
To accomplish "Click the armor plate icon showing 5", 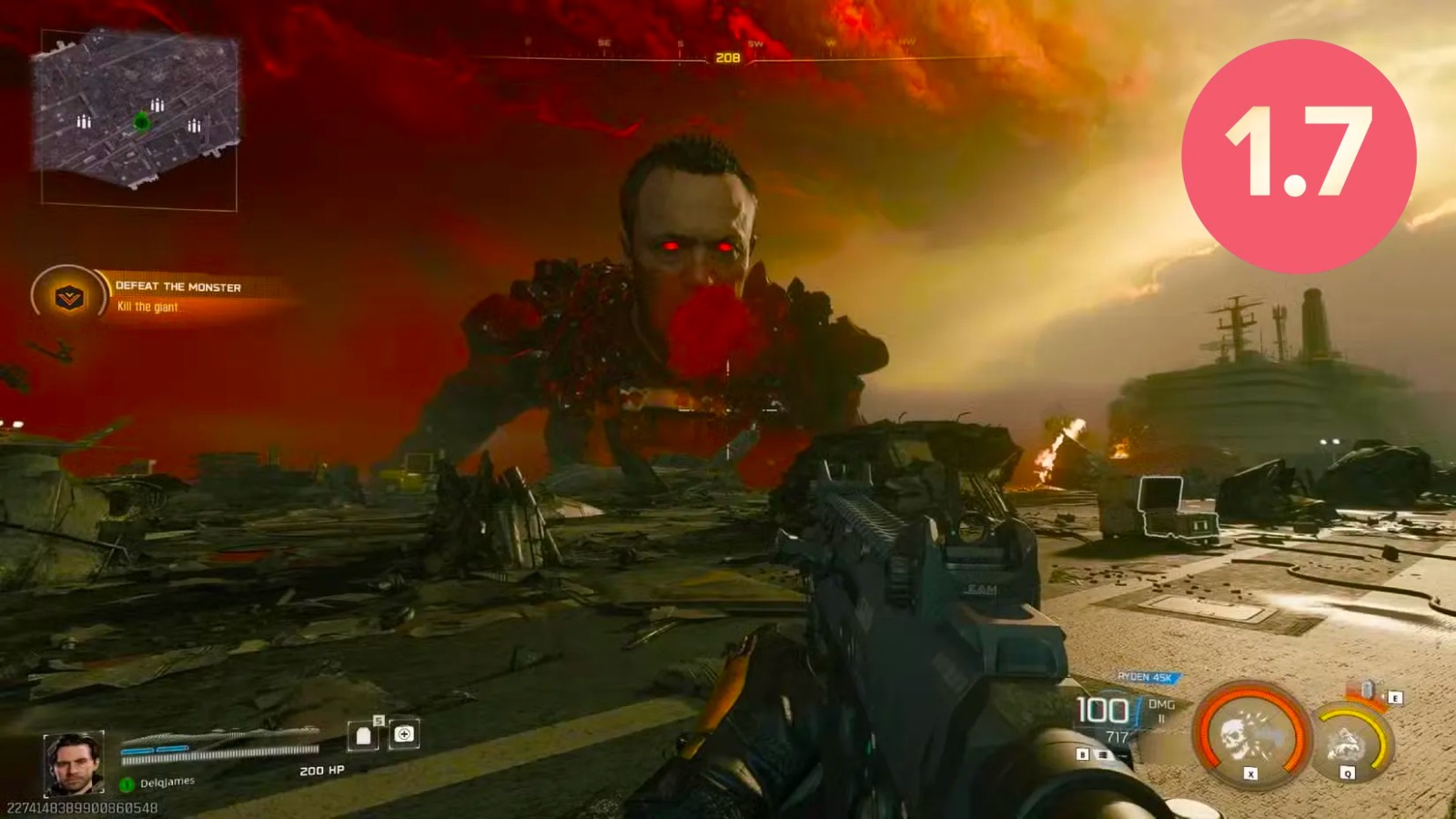I will [x=362, y=736].
